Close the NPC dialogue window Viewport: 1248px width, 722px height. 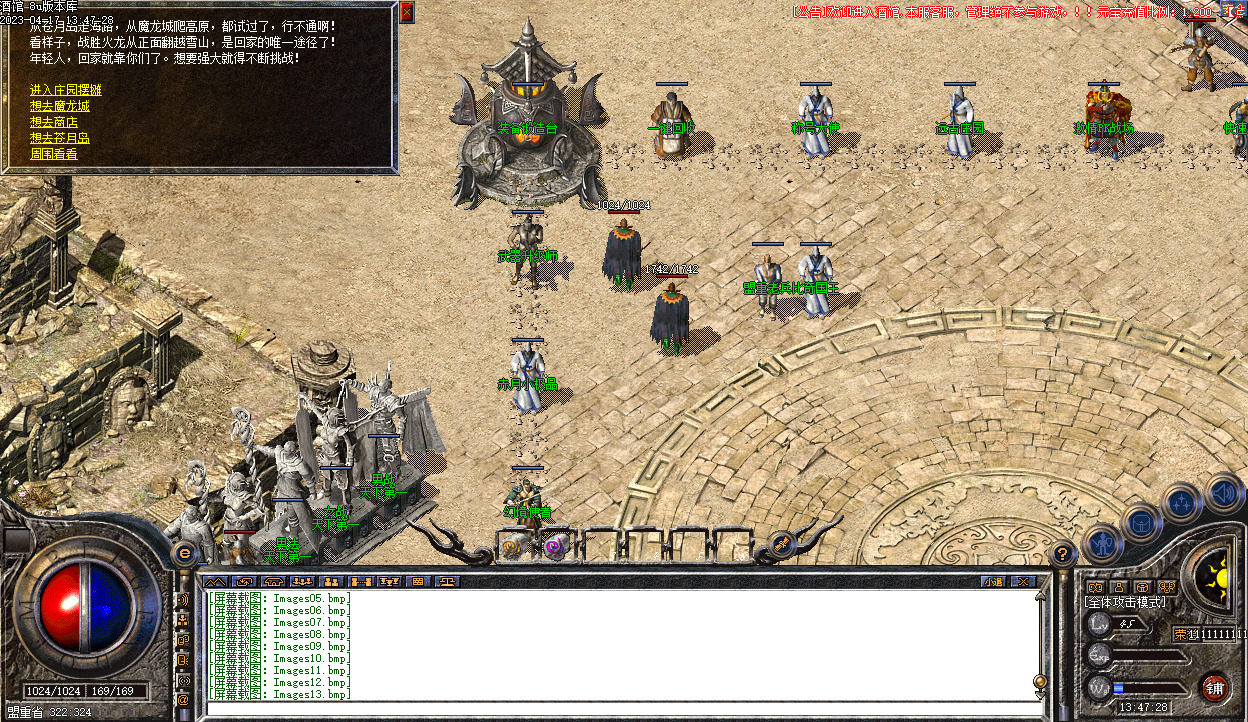(406, 12)
